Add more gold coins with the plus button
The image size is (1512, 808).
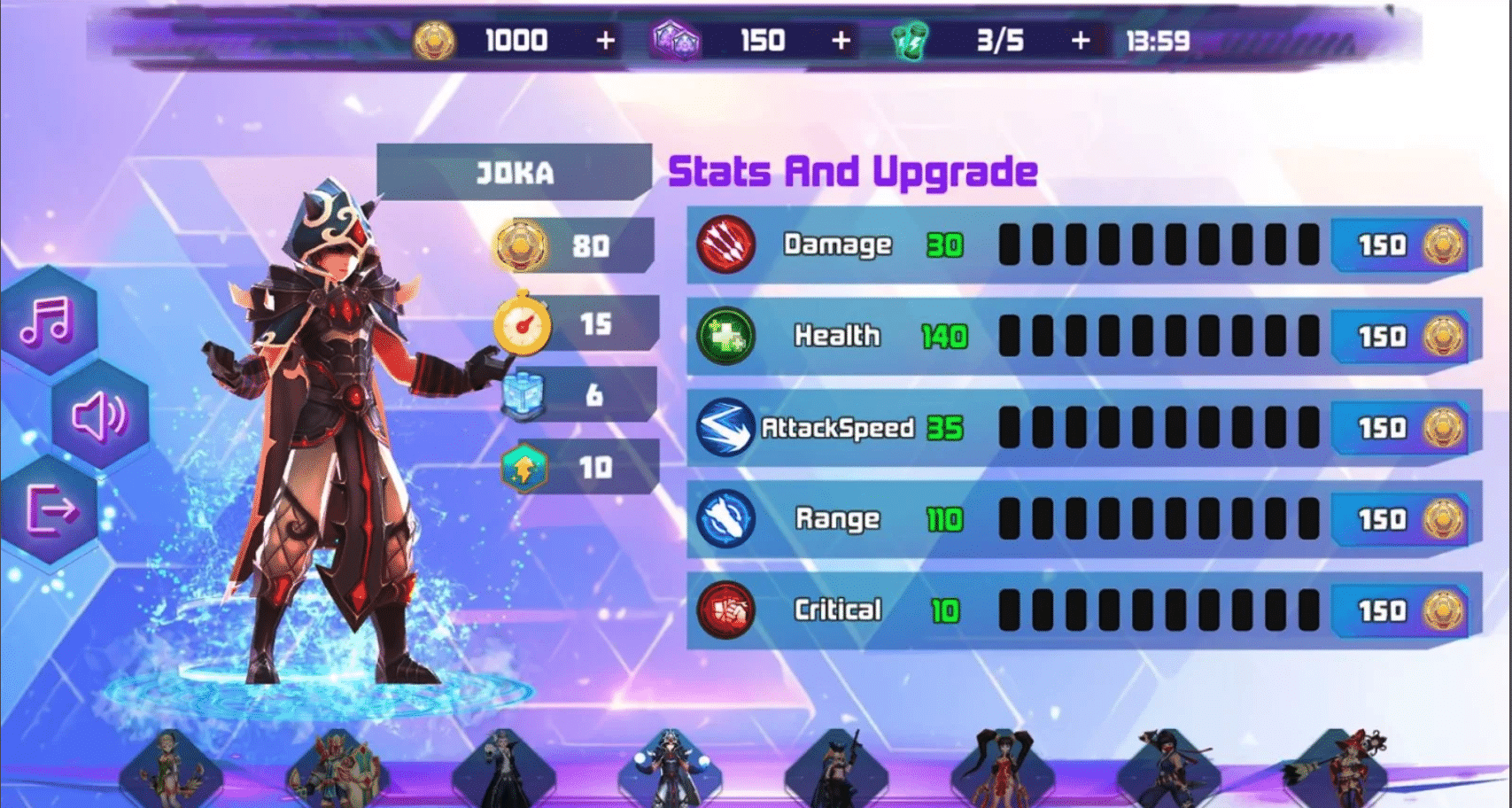(x=606, y=41)
